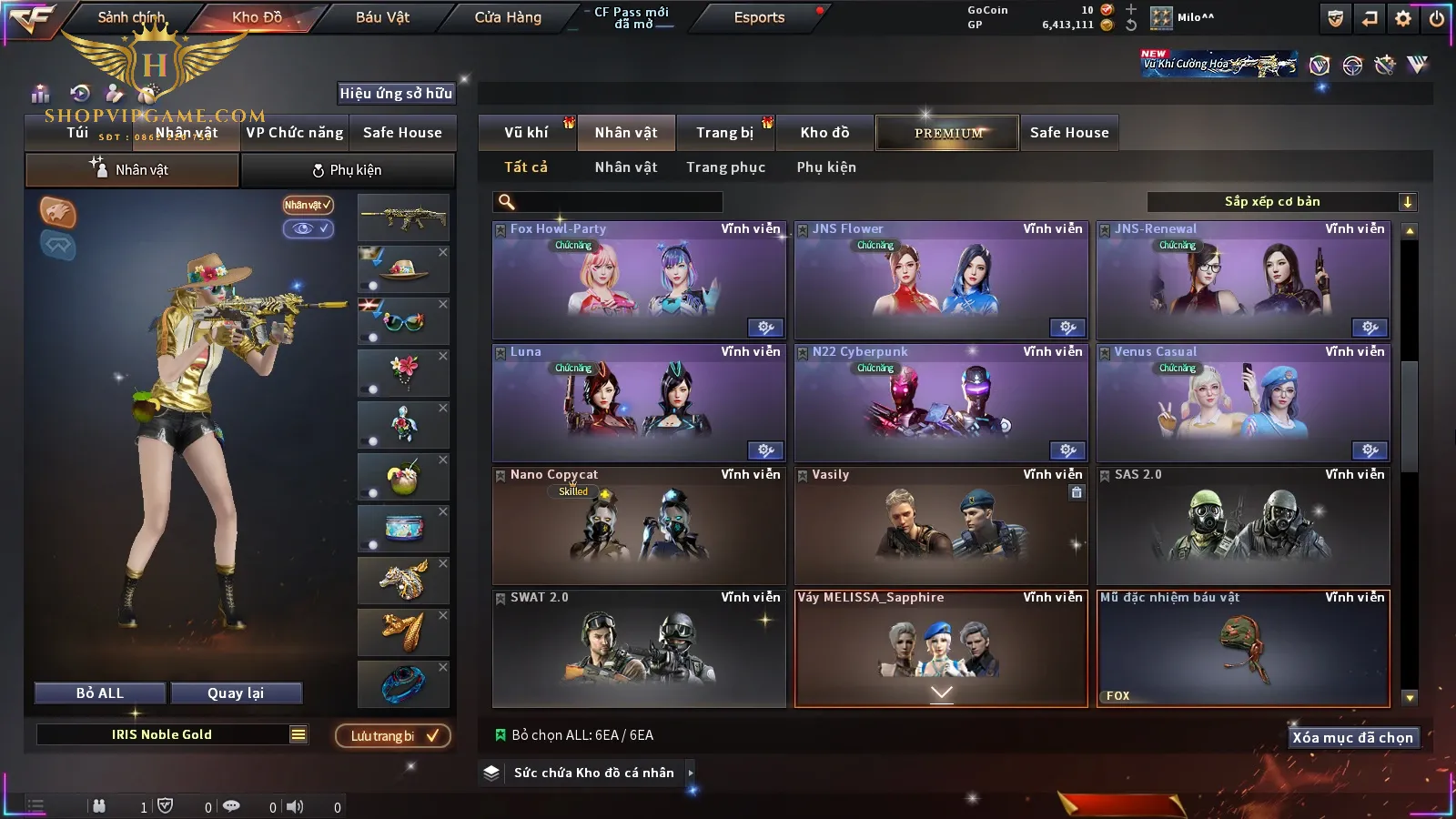The image size is (1456, 819).
Task: Switch to the Trang bị tab
Action: point(724,133)
